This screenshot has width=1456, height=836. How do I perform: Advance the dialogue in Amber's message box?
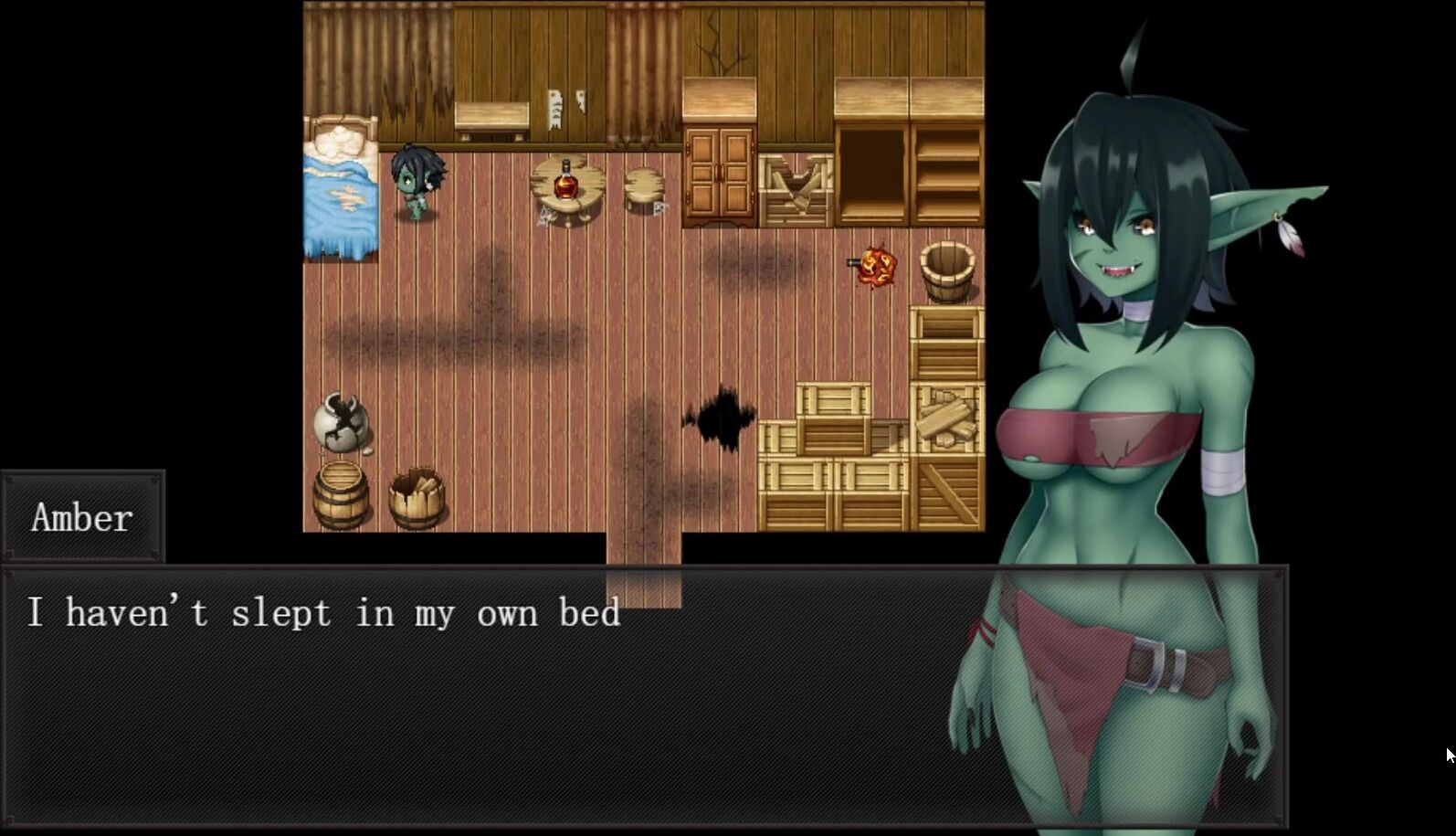pos(493,694)
